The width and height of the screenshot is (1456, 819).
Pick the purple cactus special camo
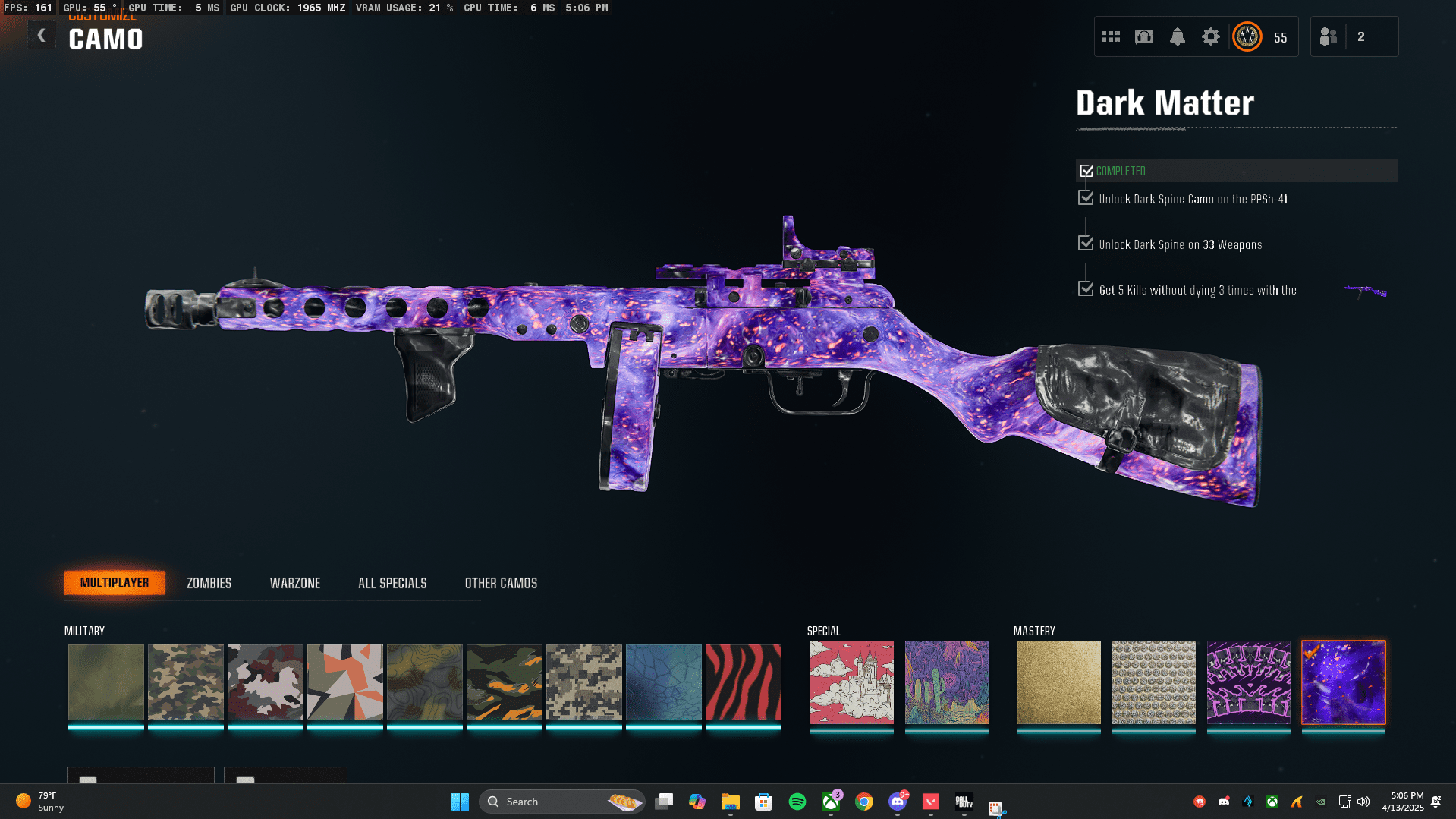[x=946, y=682]
